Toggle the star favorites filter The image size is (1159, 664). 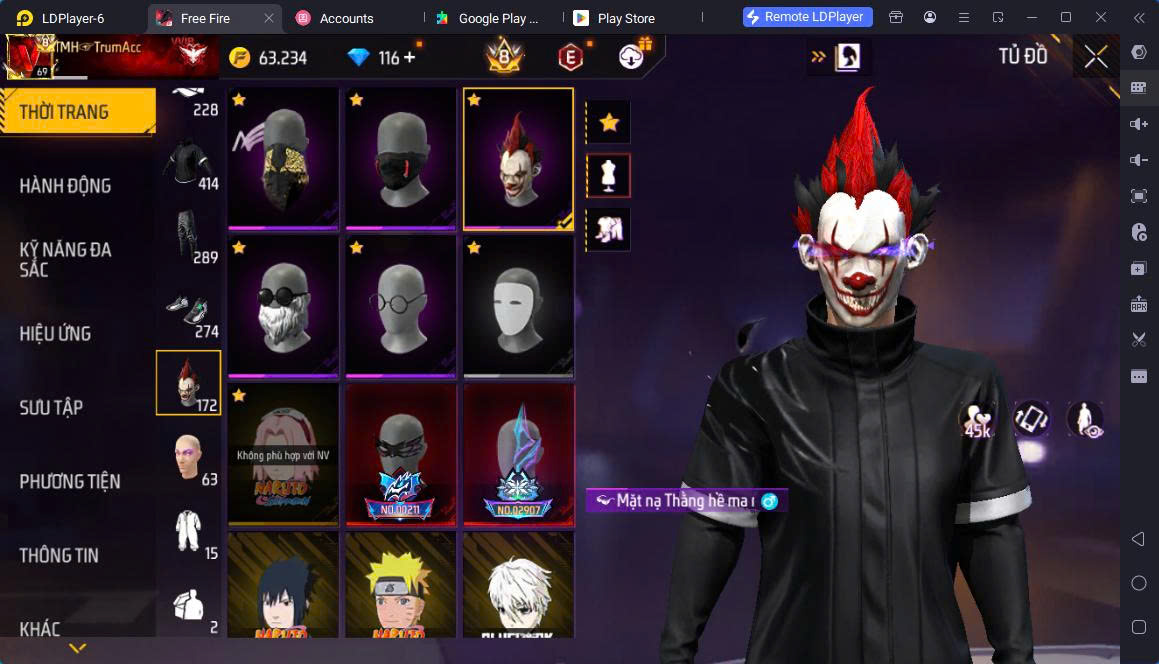(608, 123)
